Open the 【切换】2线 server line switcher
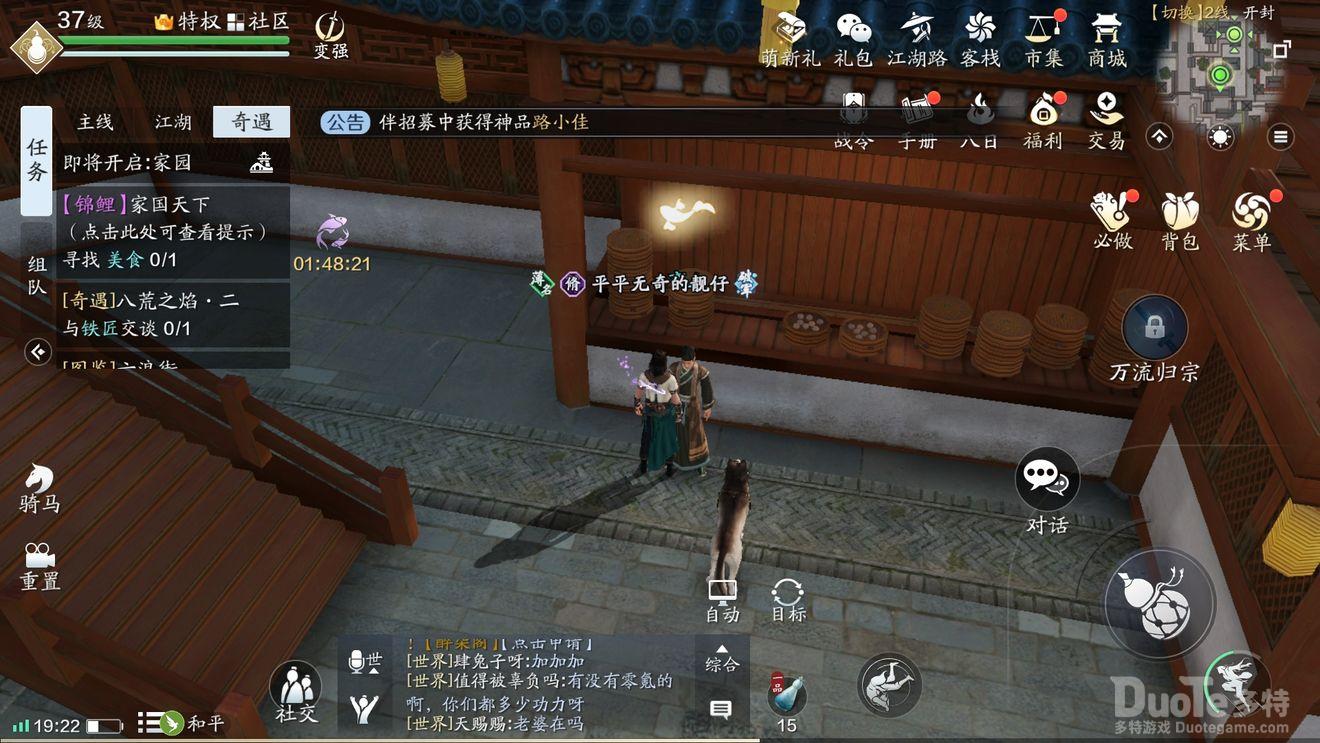 (1190, 13)
